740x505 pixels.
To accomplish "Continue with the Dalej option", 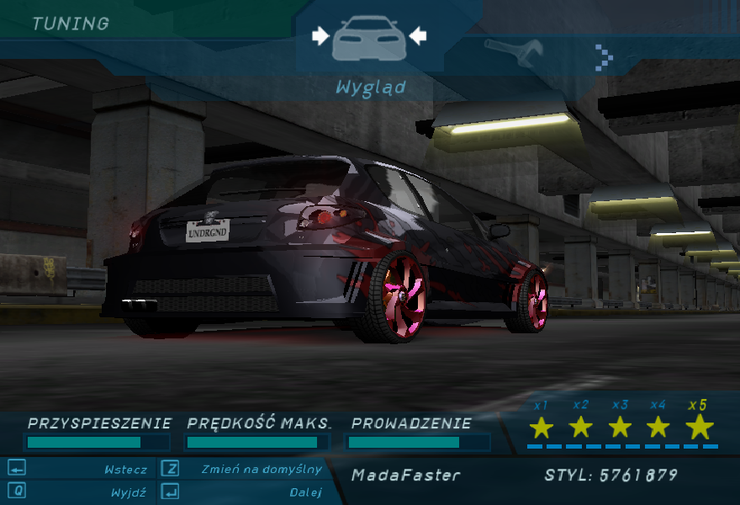I will pyautogui.click(x=305, y=492).
